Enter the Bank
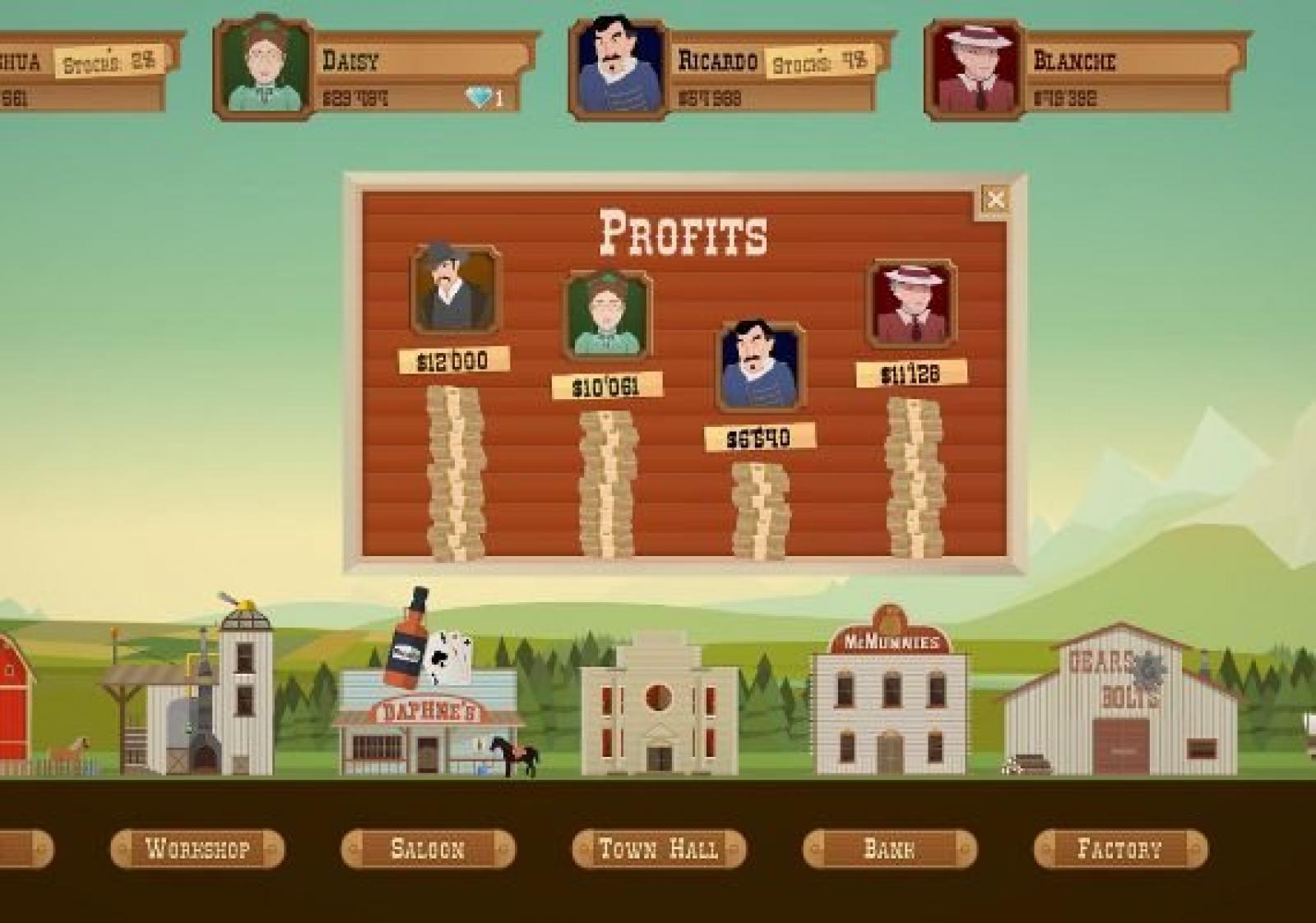Viewport: 1316px width, 923px height. (x=890, y=848)
